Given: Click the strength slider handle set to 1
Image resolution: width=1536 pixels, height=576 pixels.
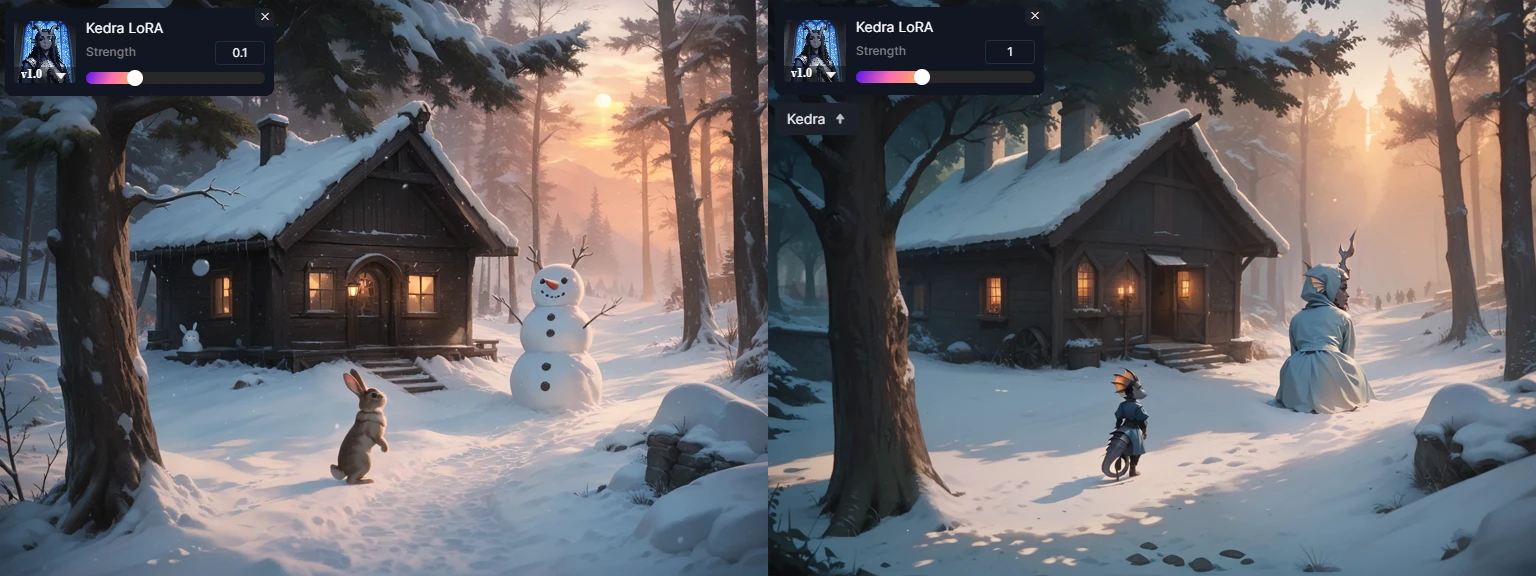Looking at the screenshot, I should point(922,77).
